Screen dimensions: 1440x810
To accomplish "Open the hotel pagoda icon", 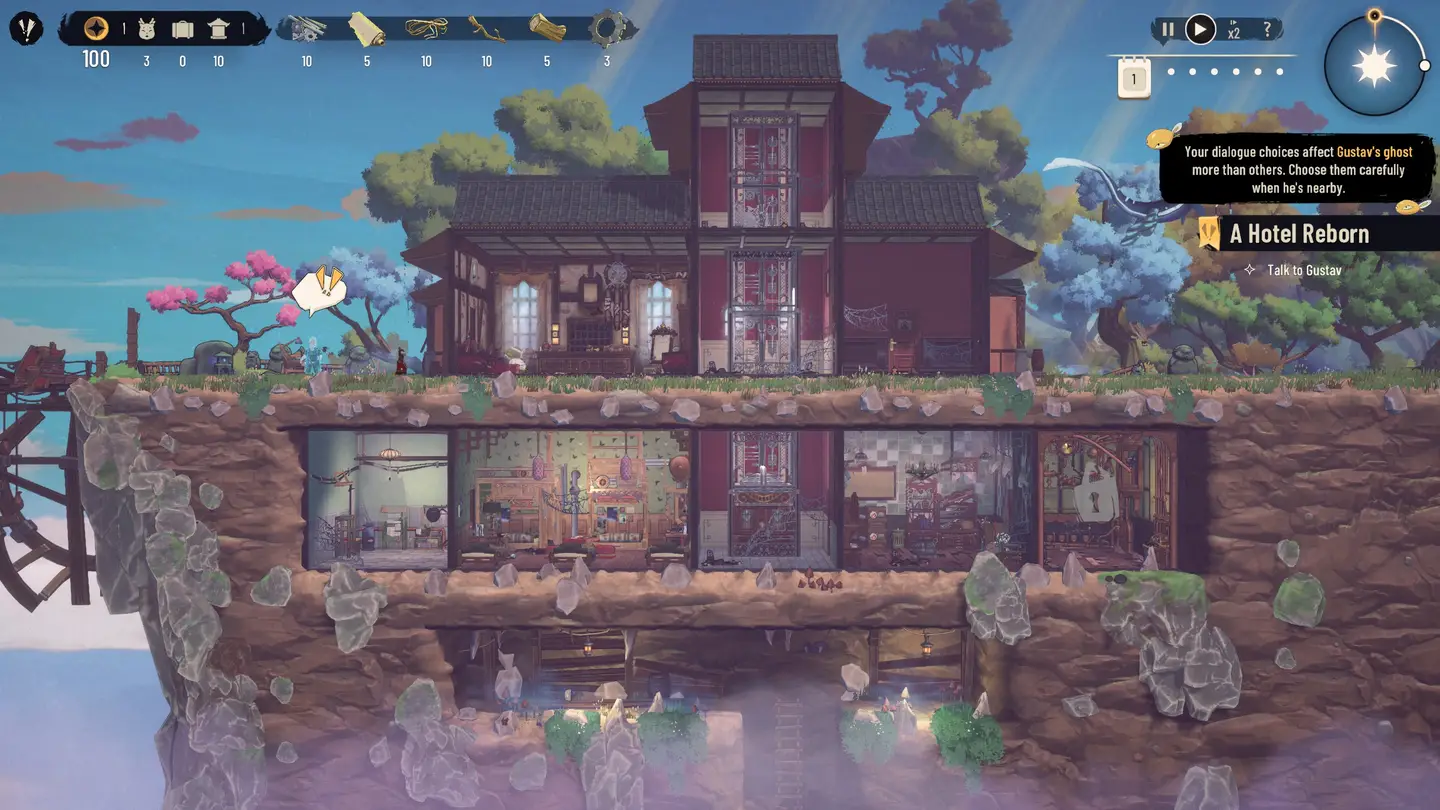I will coord(218,29).
